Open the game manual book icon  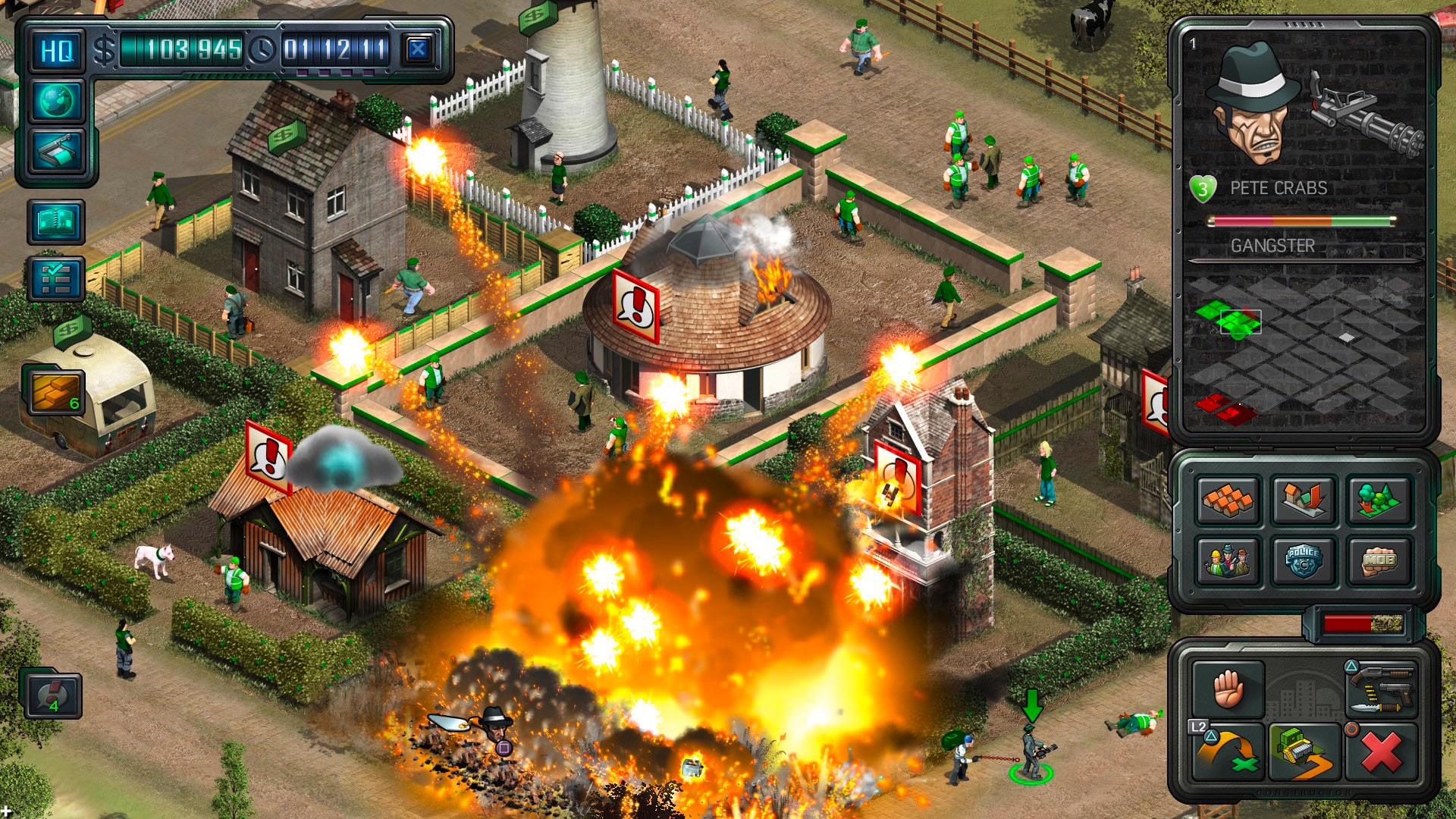pos(57,220)
